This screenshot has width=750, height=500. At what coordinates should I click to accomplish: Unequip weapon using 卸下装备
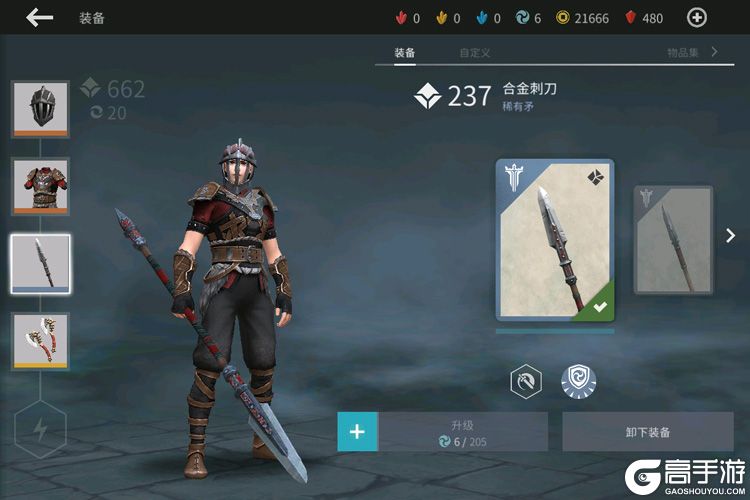(x=647, y=433)
